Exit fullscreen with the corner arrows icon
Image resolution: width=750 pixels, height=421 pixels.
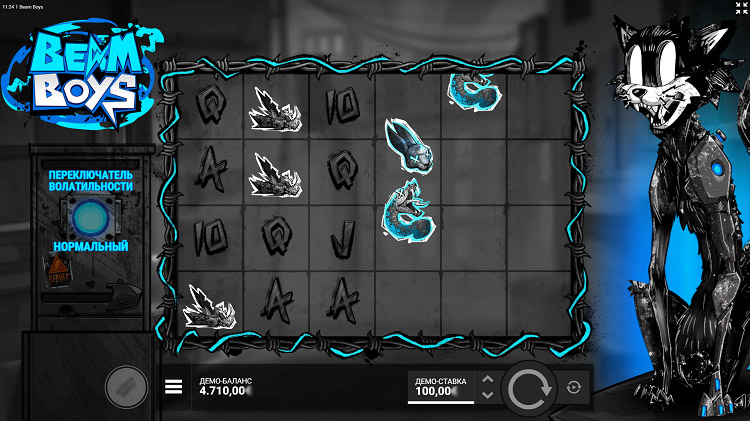click(x=738, y=7)
